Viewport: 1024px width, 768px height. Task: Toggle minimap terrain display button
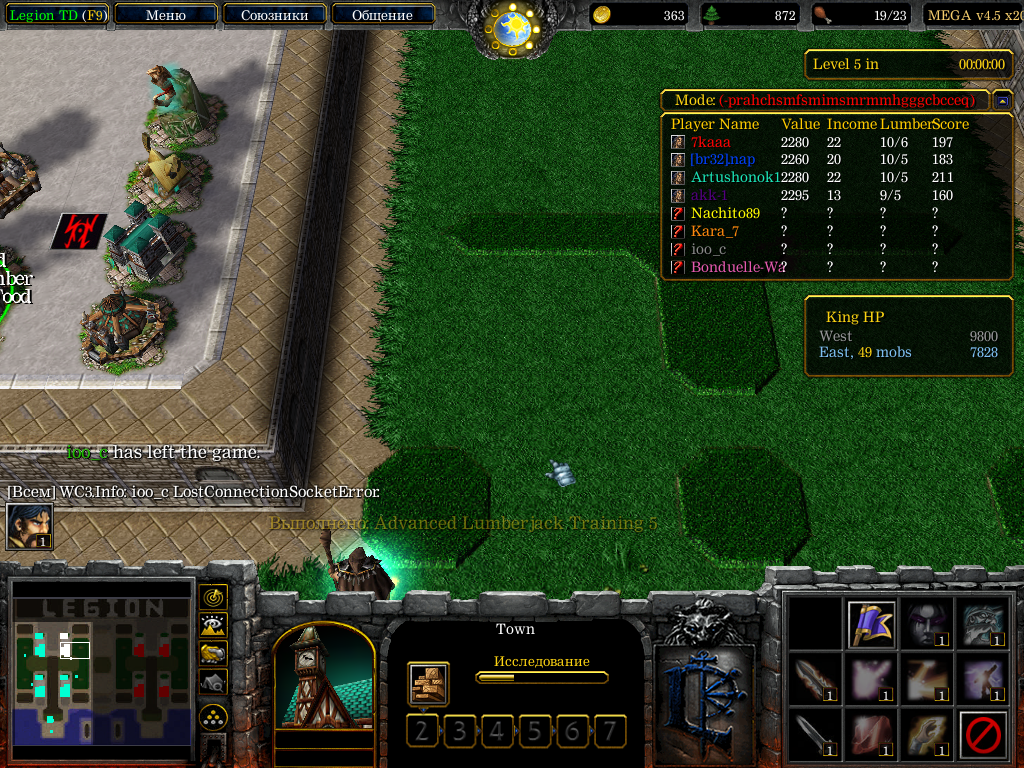point(213,625)
